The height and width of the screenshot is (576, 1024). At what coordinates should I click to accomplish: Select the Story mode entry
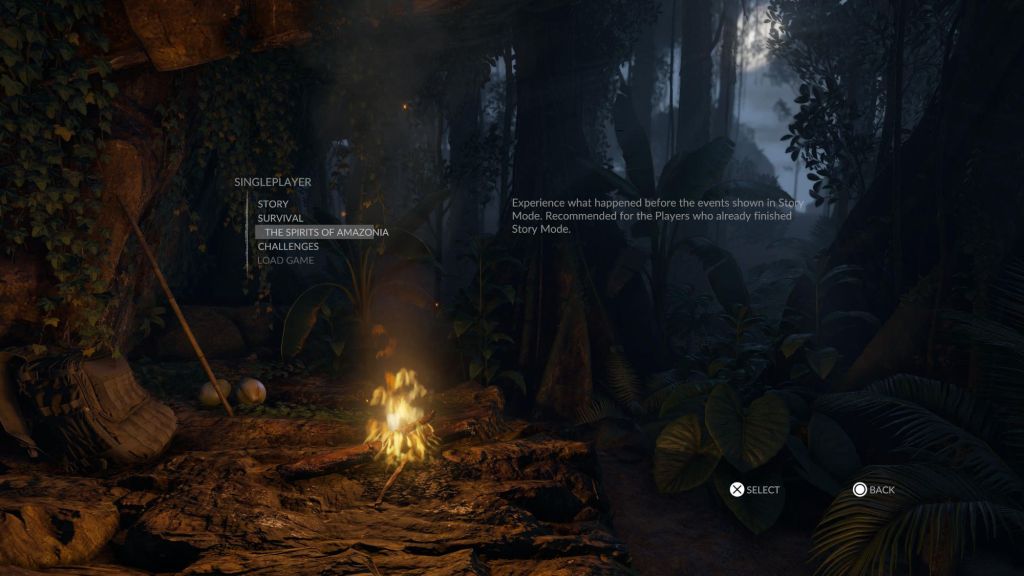(273, 204)
